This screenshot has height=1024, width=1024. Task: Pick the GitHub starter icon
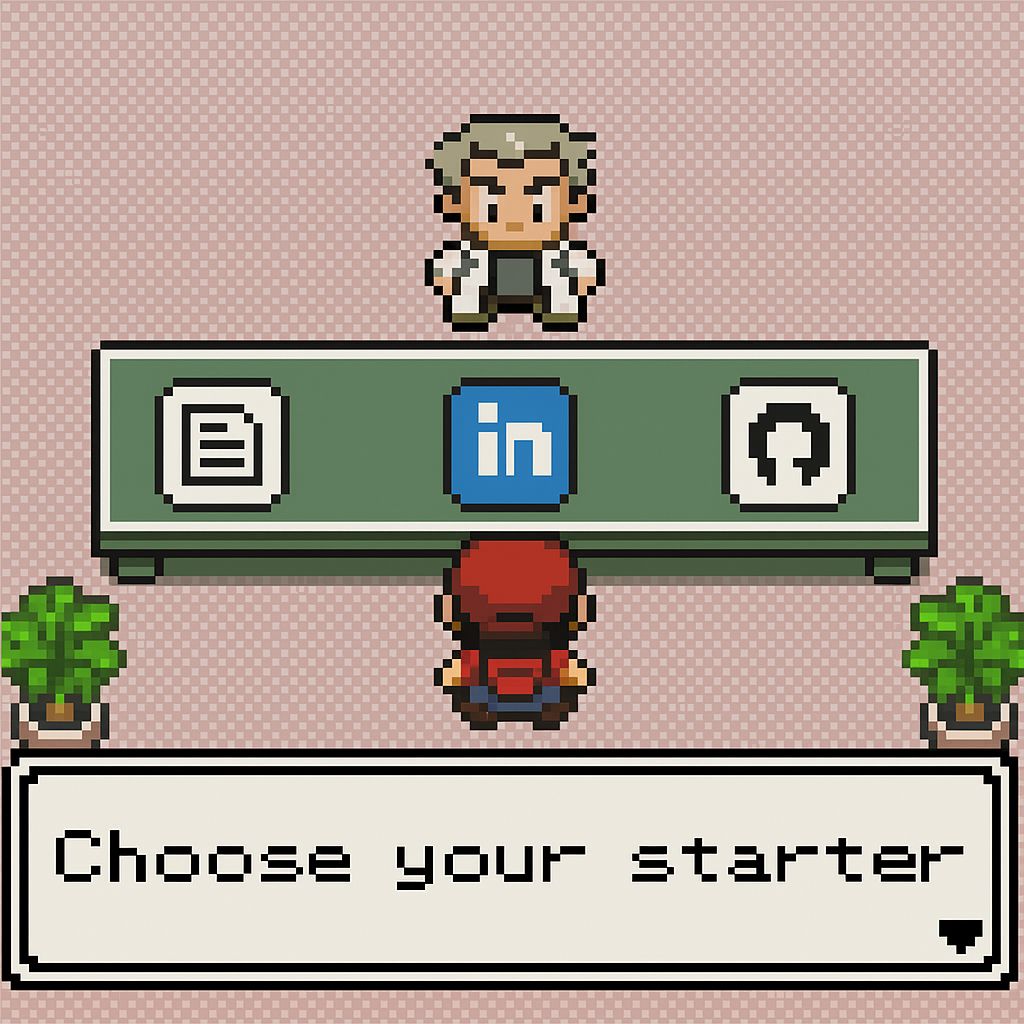click(788, 444)
